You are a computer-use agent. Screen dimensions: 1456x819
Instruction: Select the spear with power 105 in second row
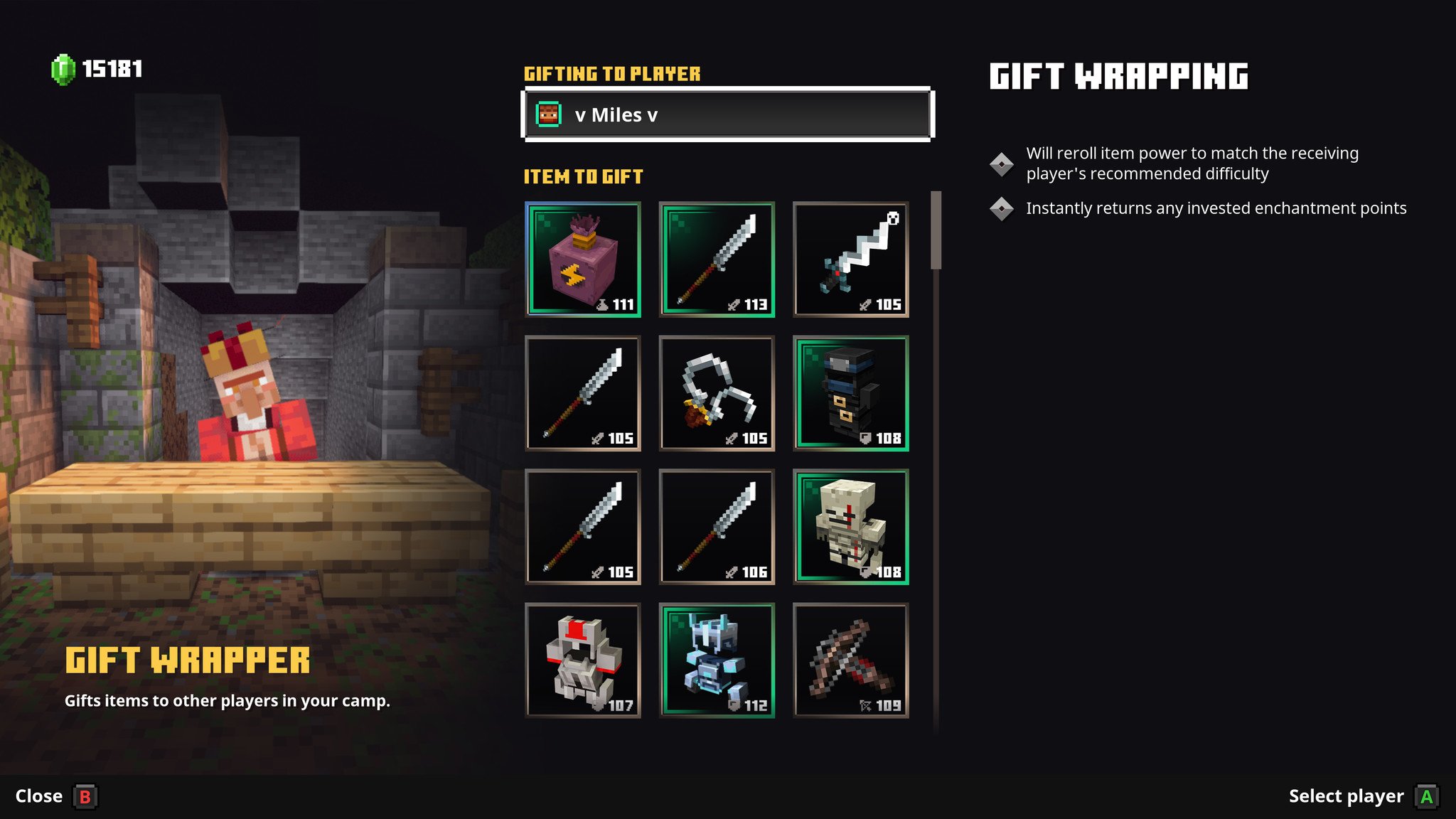click(x=583, y=393)
